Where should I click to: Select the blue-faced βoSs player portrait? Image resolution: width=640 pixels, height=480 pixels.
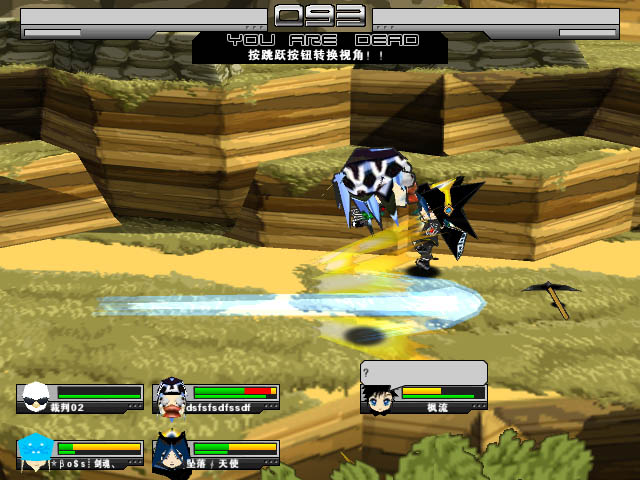pyautogui.click(x=36, y=452)
